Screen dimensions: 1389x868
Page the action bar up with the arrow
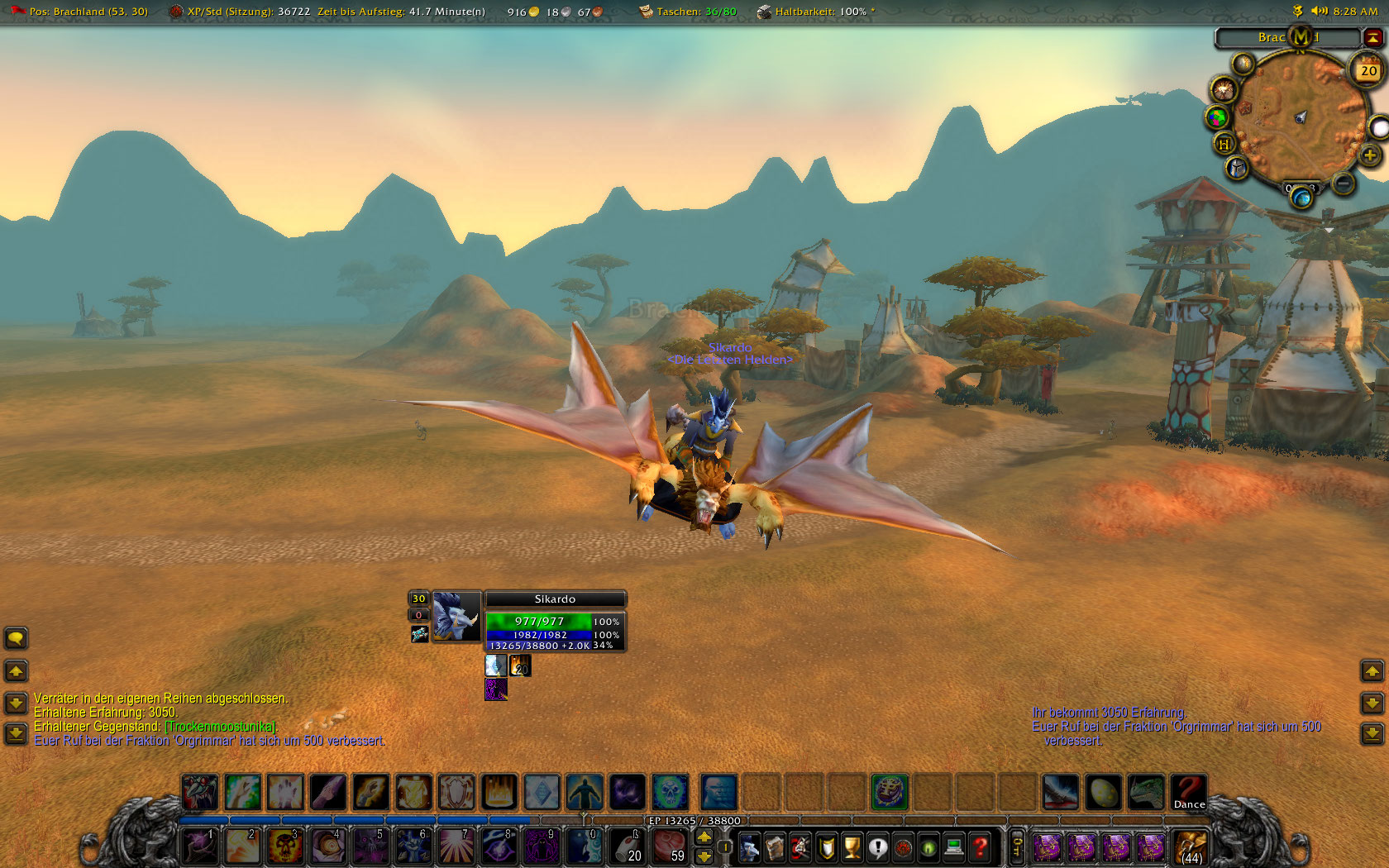[704, 837]
